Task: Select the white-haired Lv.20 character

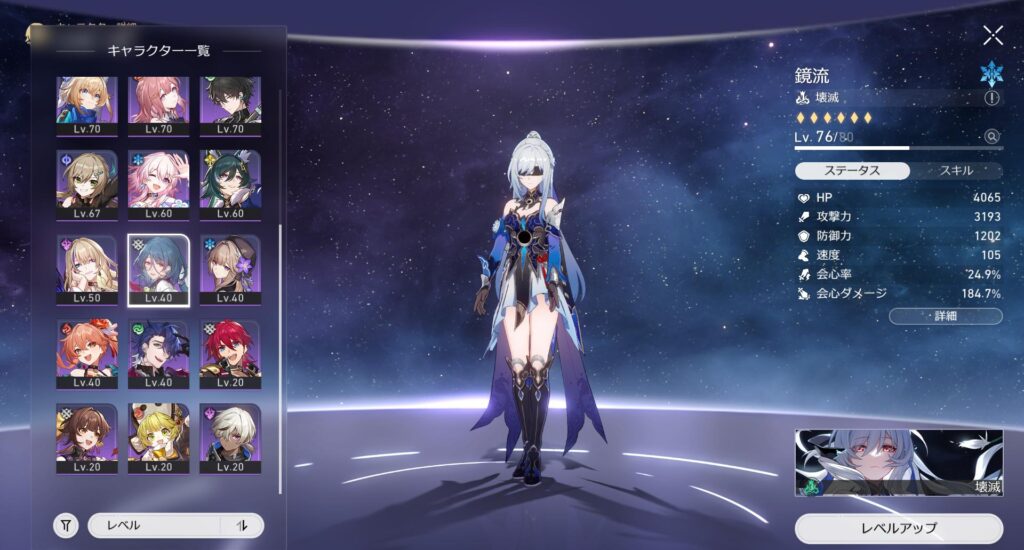Action: tap(229, 437)
